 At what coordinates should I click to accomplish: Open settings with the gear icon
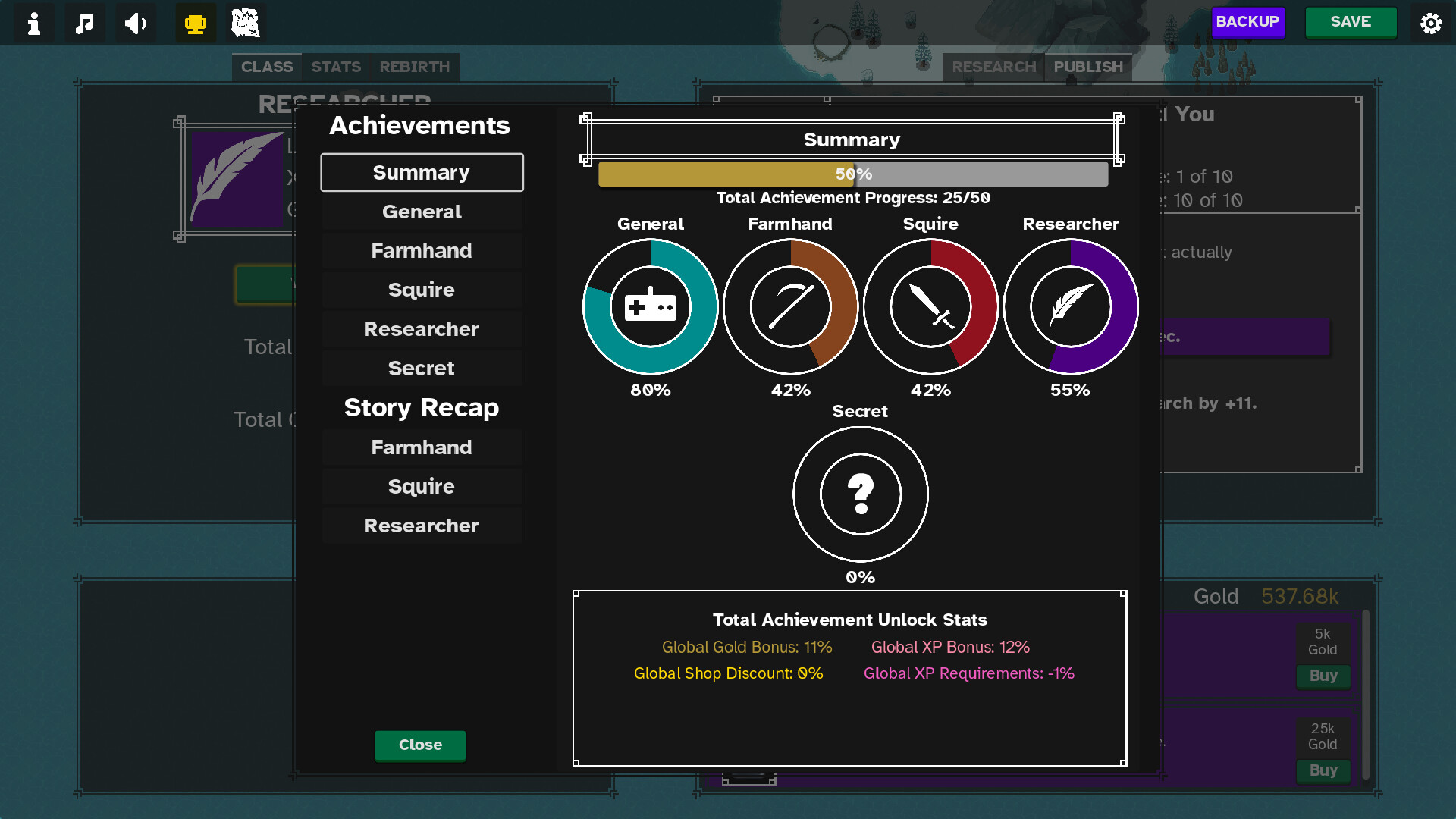[x=1430, y=24]
